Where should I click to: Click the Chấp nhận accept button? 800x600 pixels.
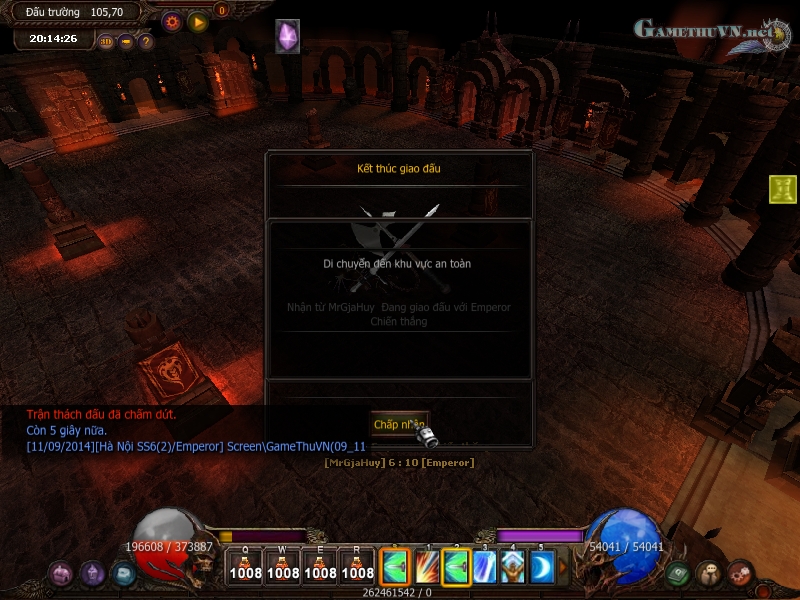[399, 425]
